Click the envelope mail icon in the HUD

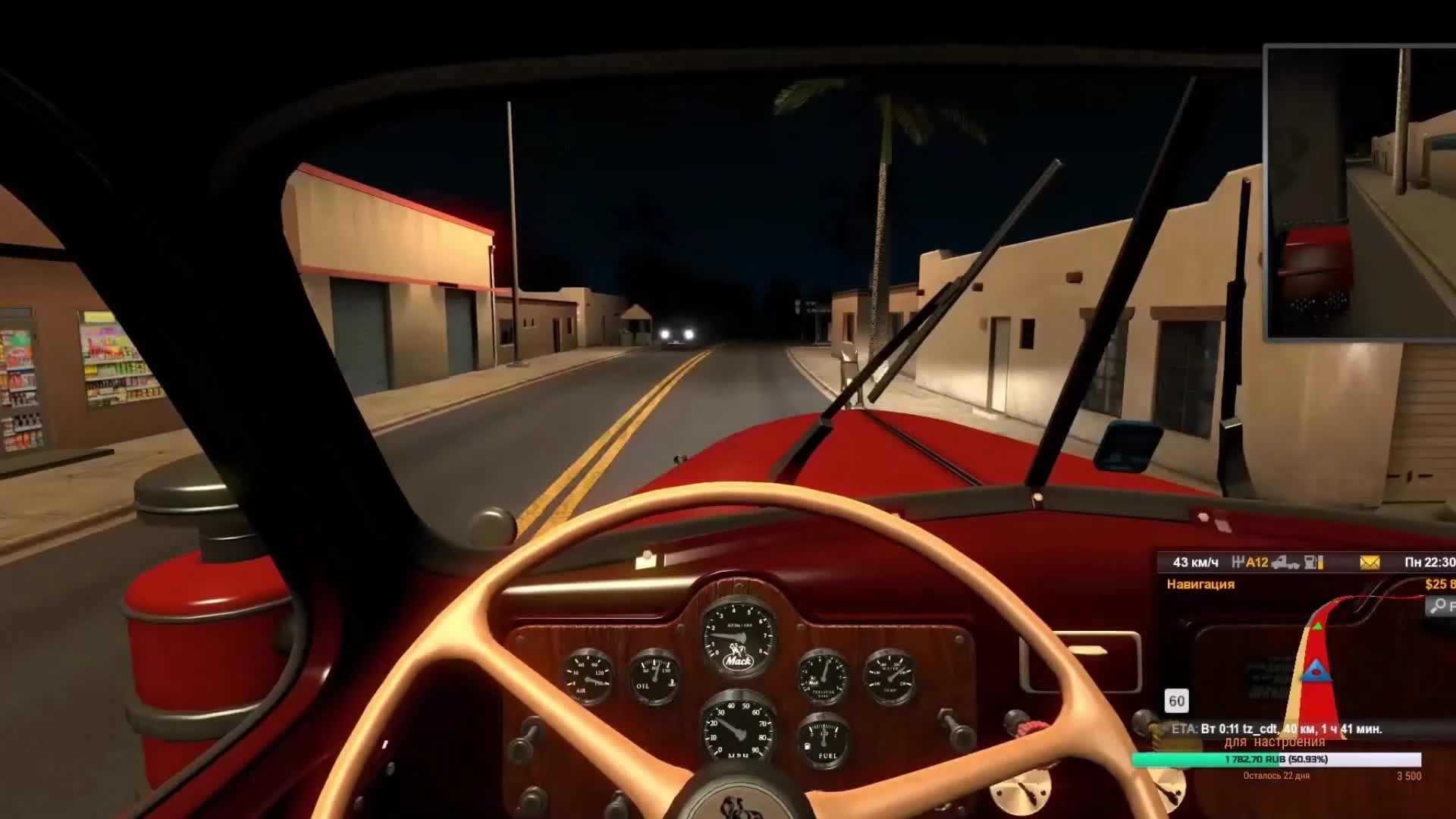(1369, 563)
